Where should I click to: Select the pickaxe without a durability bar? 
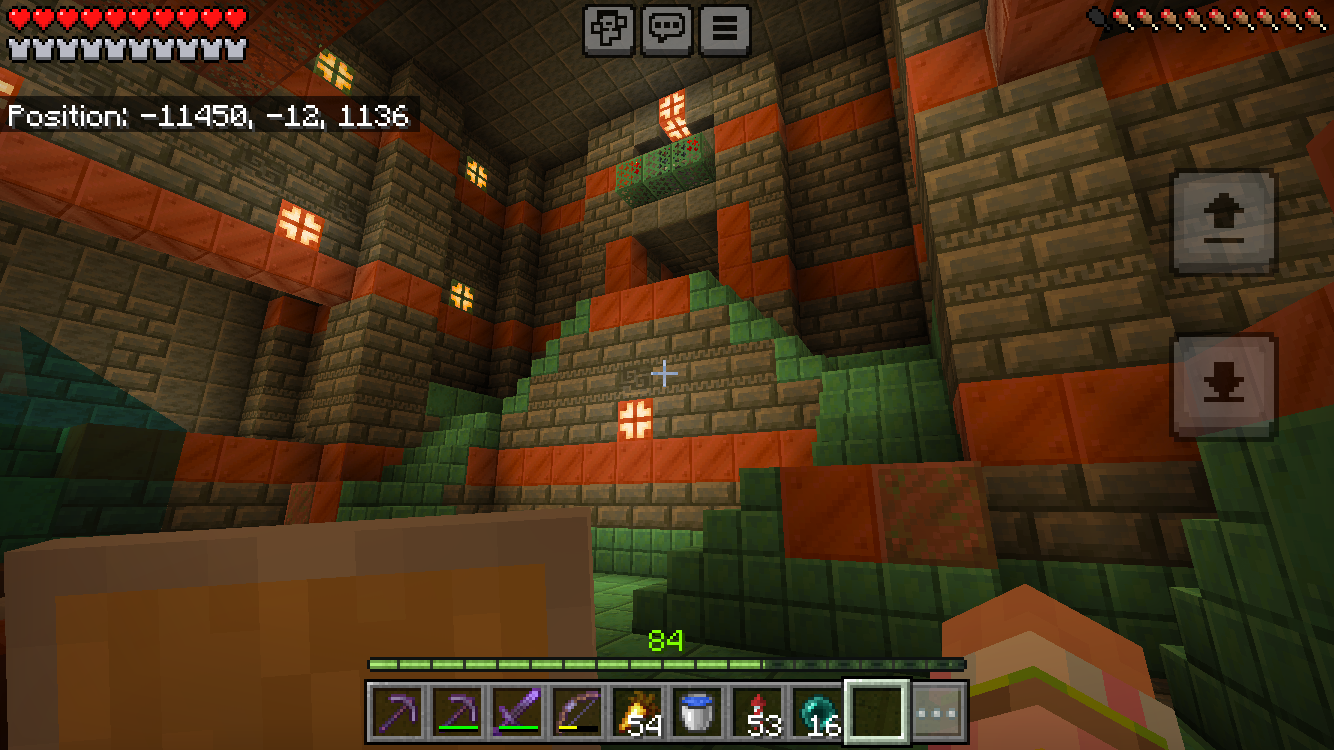point(398,712)
